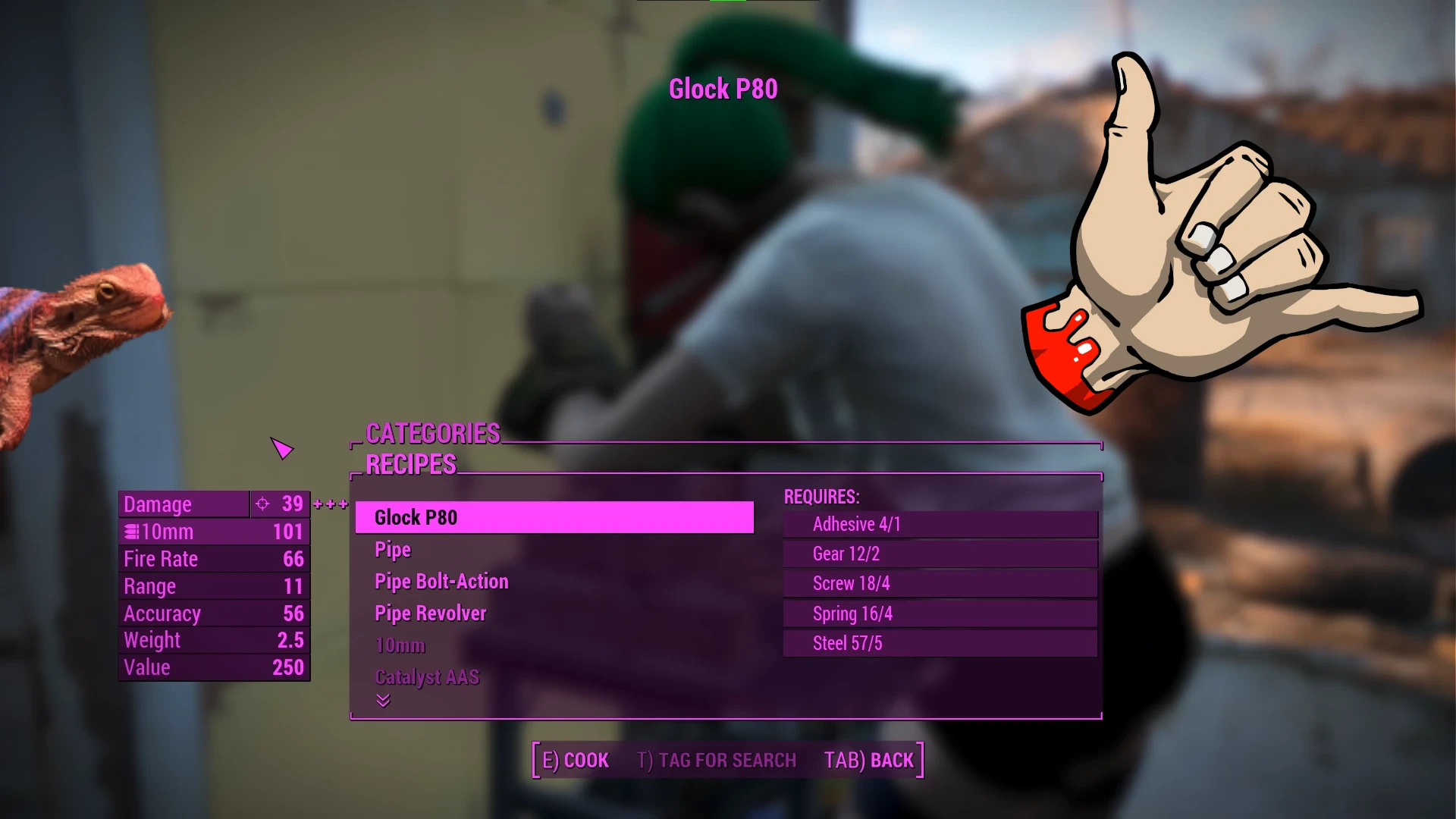
Task: Click the Glock P80 title at screen top
Action: (x=724, y=89)
